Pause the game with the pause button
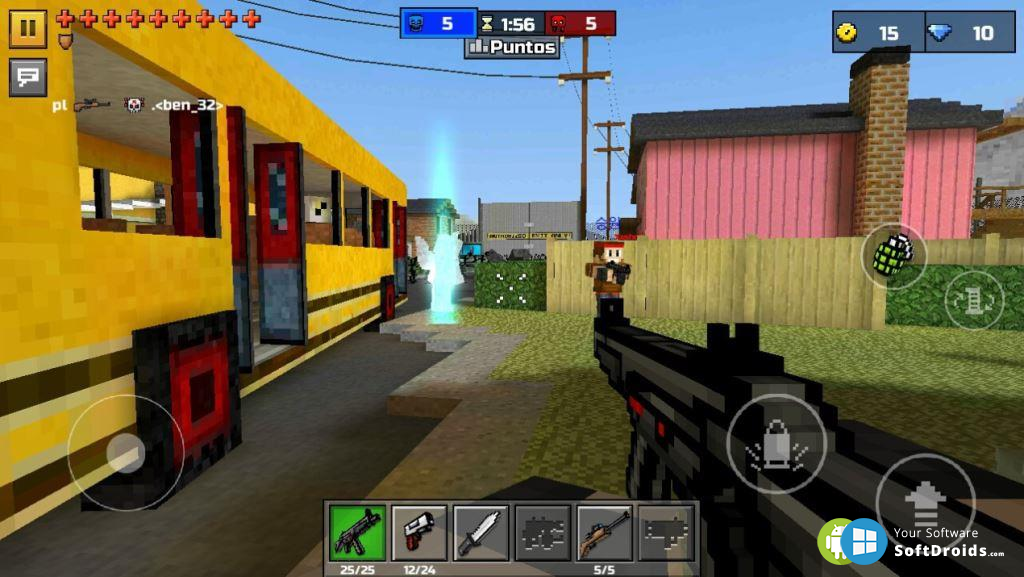 click(x=28, y=28)
